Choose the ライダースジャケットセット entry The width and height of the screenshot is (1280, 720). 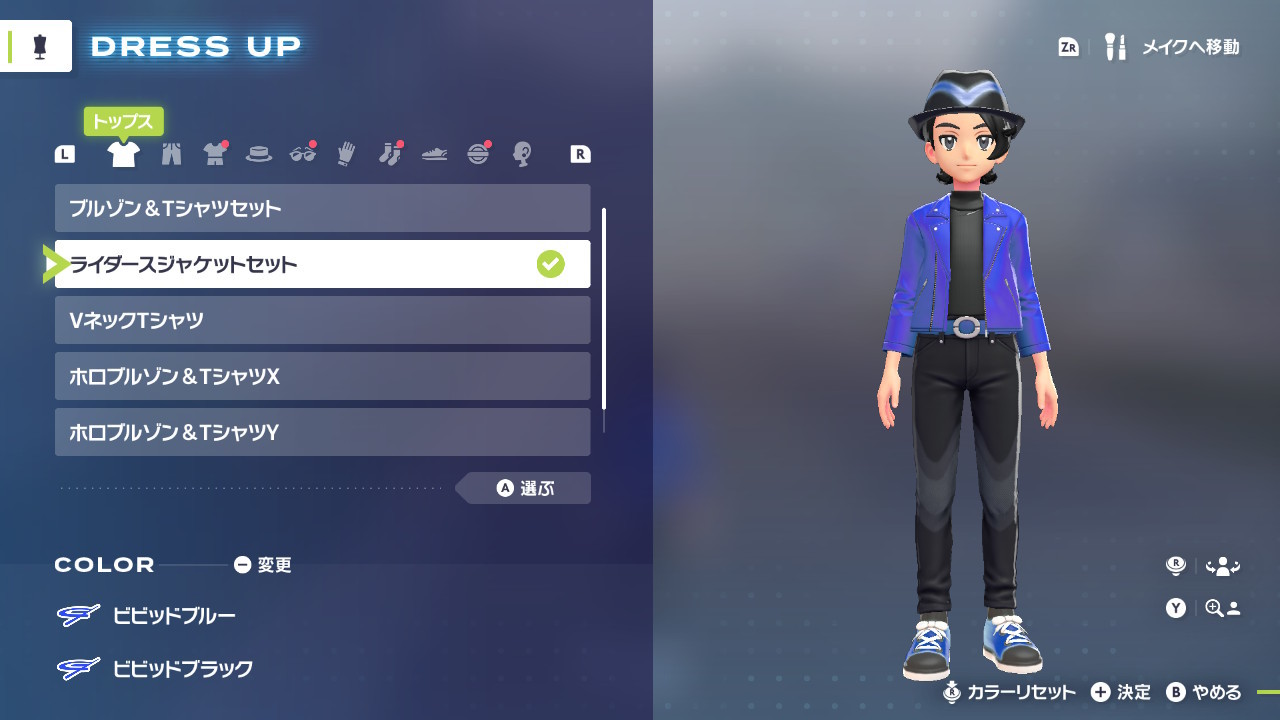point(322,264)
